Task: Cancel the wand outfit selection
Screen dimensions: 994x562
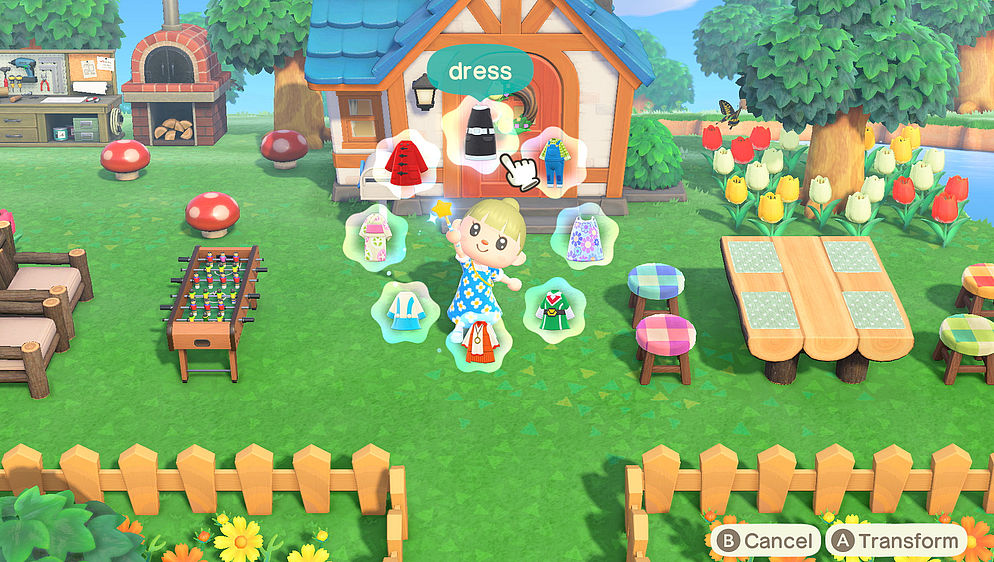Action: point(765,541)
